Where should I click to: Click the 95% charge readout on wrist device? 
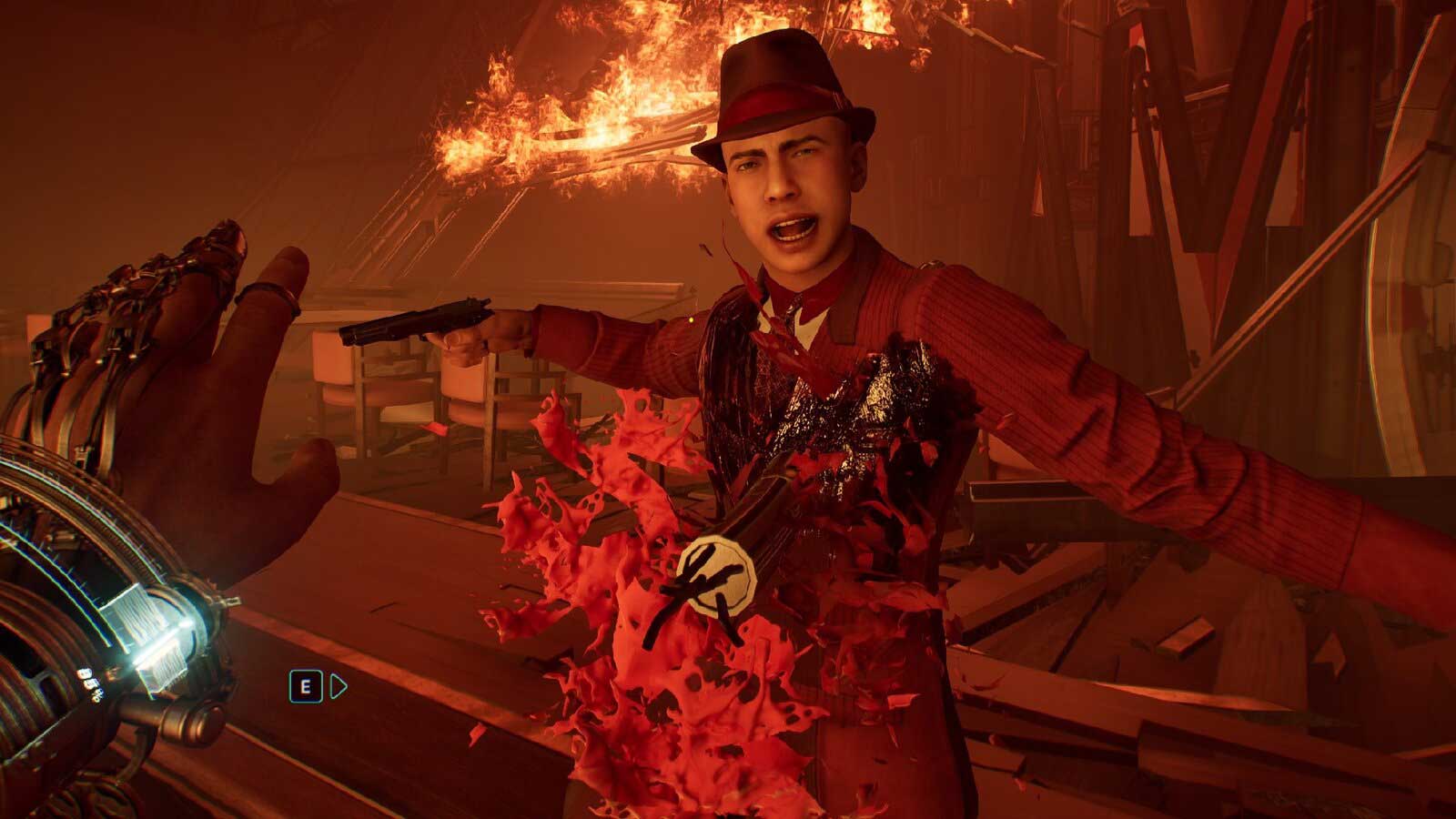click(x=89, y=682)
